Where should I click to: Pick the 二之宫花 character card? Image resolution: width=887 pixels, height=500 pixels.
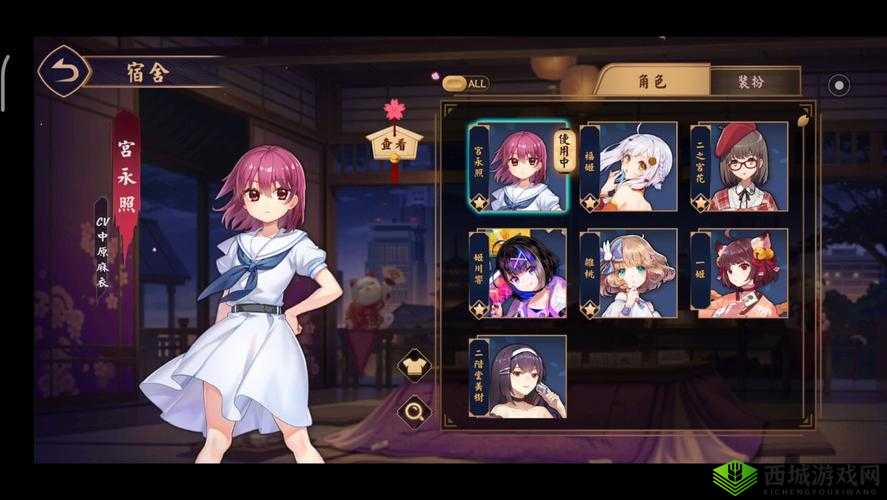(x=738, y=167)
